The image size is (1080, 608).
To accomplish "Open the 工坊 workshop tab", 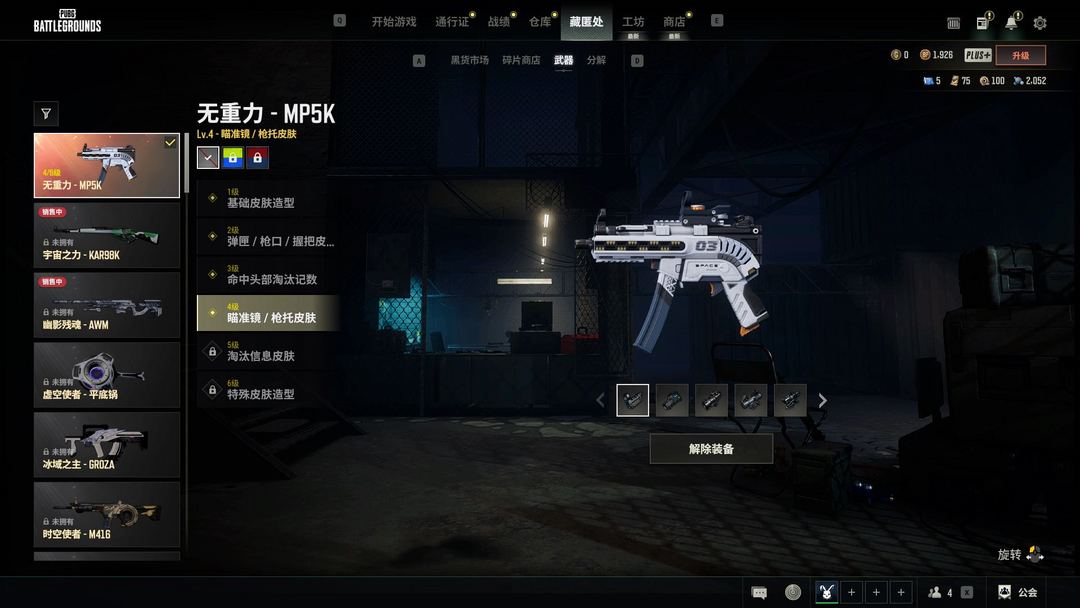I will pyautogui.click(x=633, y=22).
